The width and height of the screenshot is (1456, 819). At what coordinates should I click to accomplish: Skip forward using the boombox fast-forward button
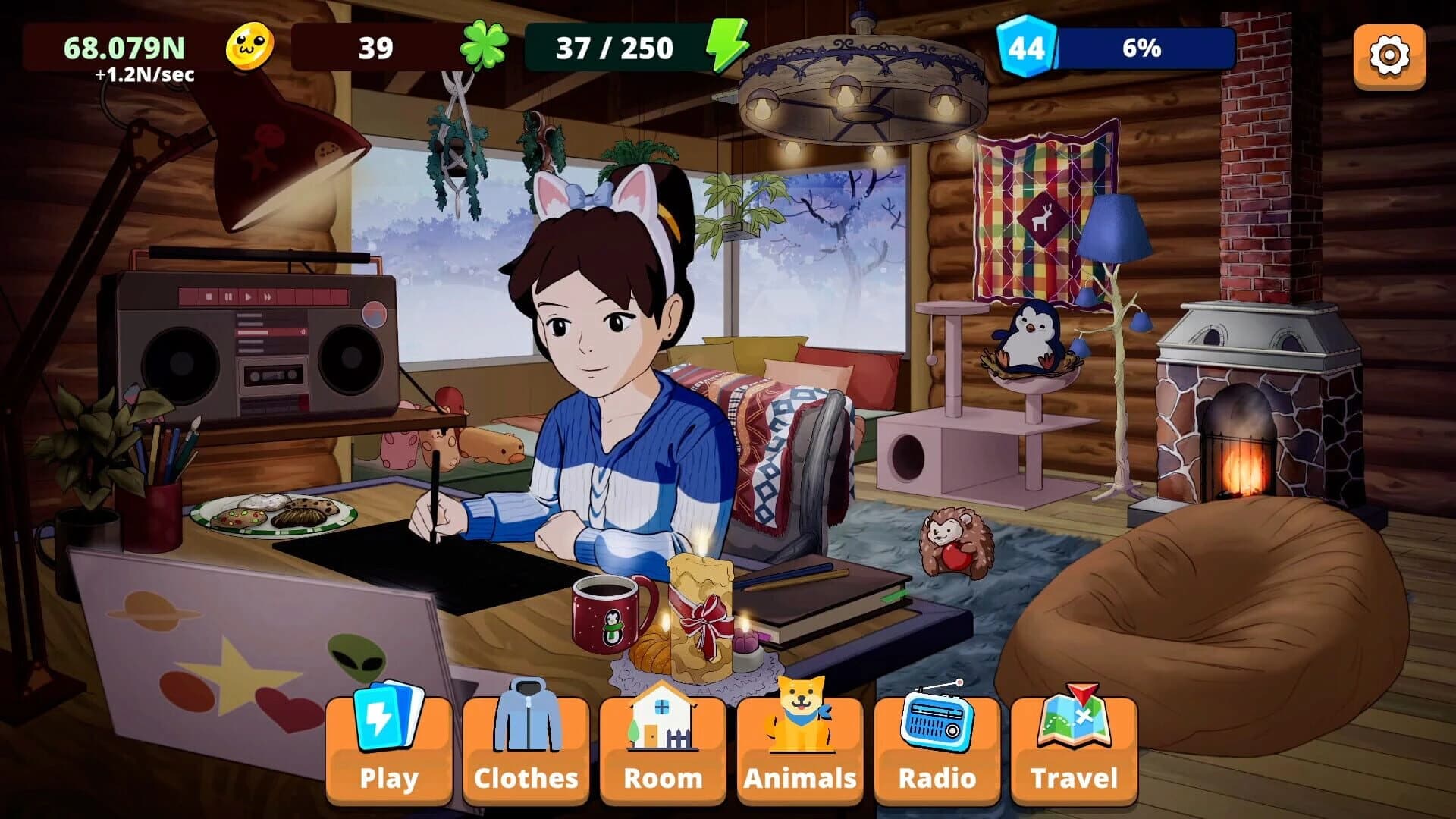pos(268,297)
